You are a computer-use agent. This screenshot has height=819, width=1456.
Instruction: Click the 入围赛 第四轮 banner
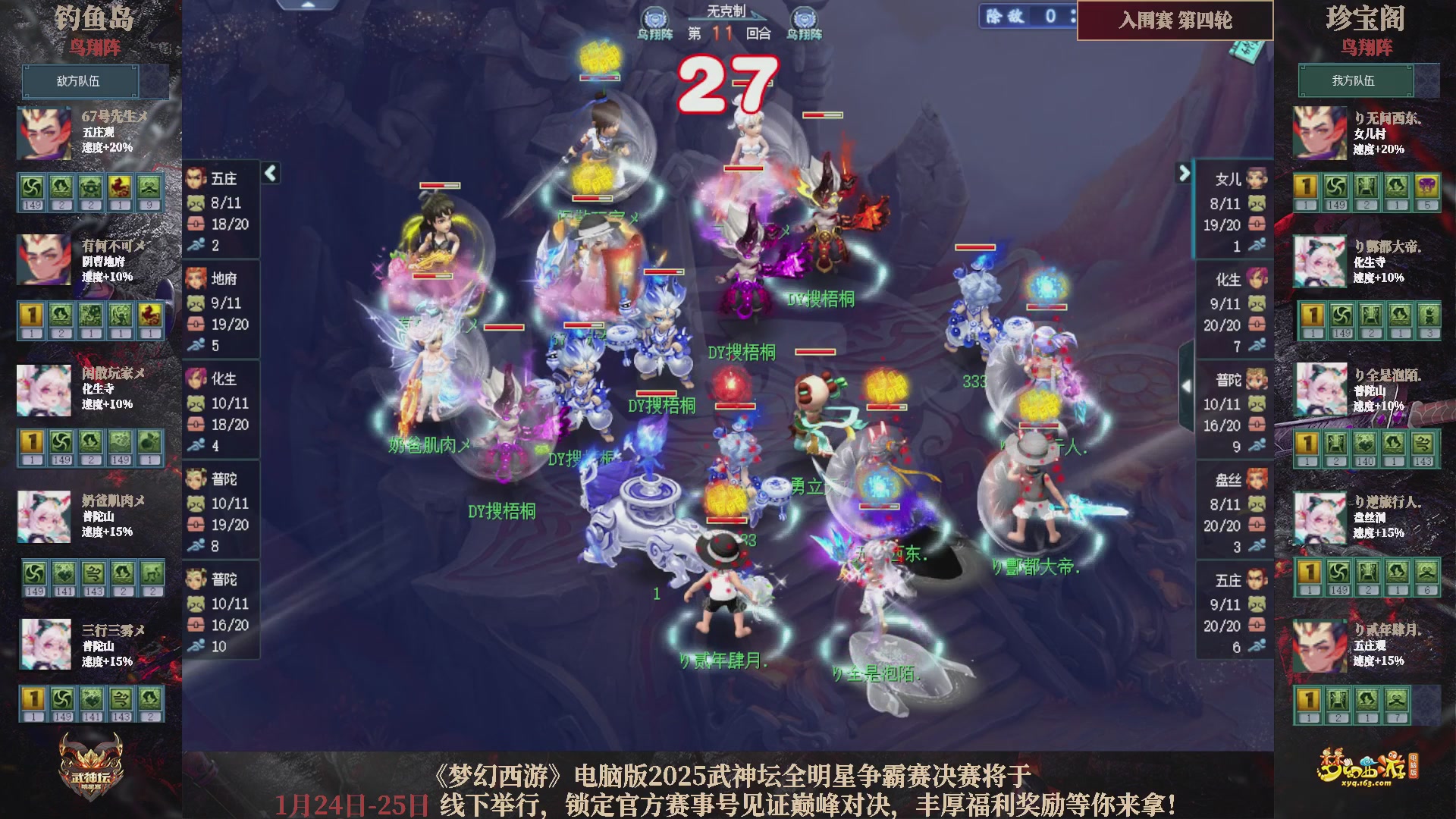pos(1174,22)
